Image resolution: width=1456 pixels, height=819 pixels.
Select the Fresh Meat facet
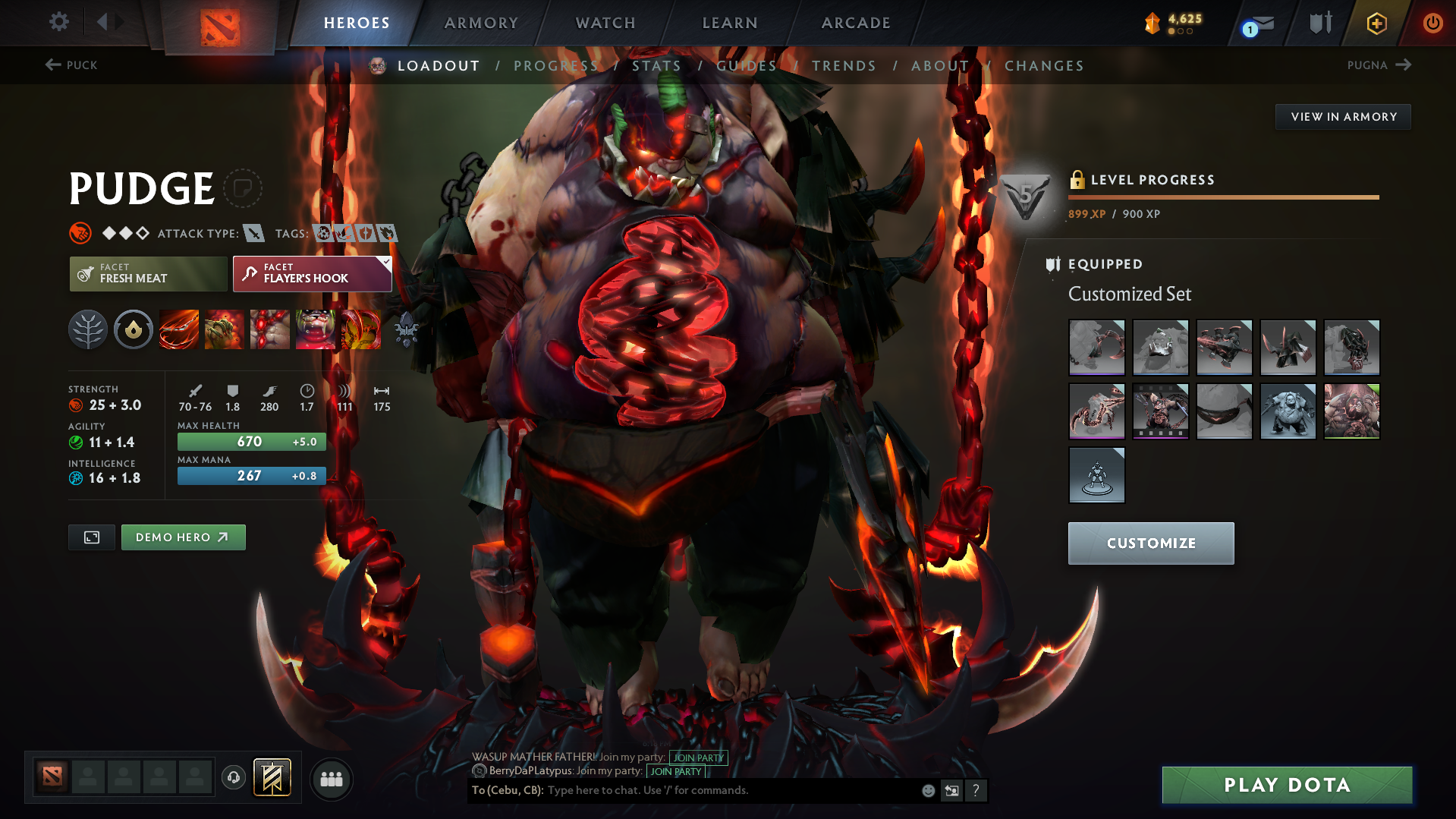(x=148, y=273)
